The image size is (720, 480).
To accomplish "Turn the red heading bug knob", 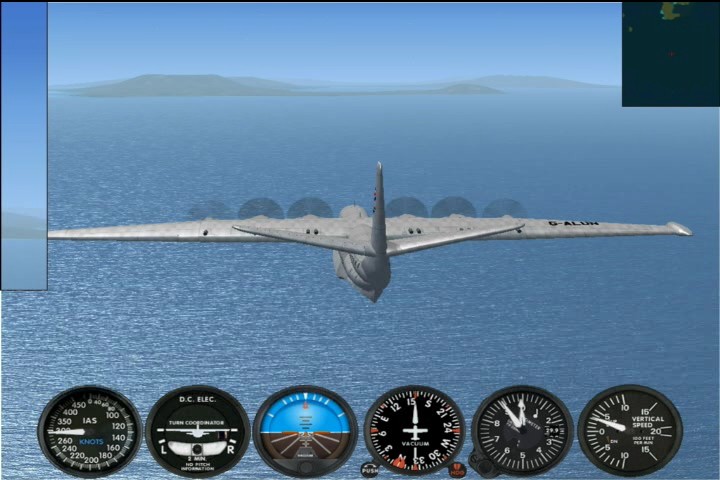I will (457, 468).
